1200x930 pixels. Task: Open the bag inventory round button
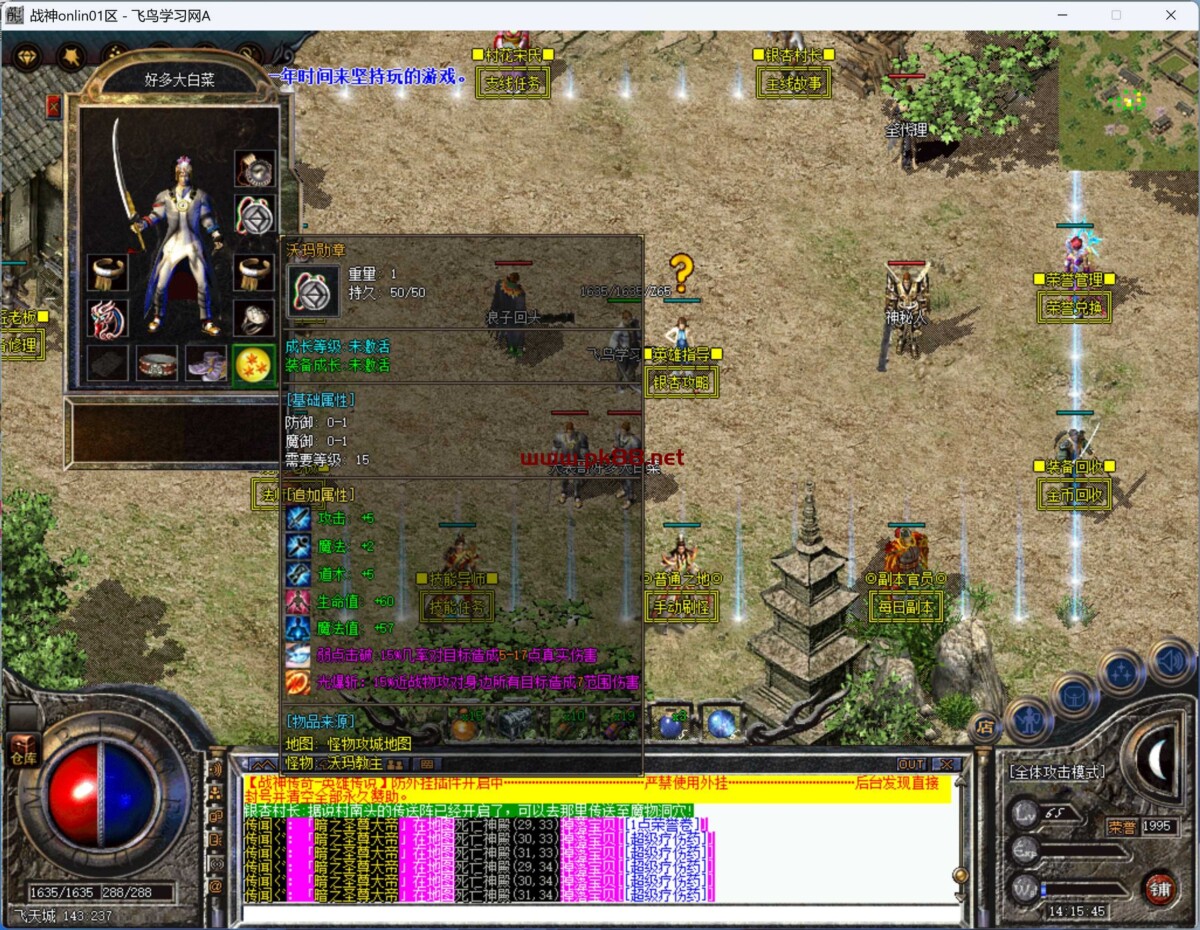1075,696
